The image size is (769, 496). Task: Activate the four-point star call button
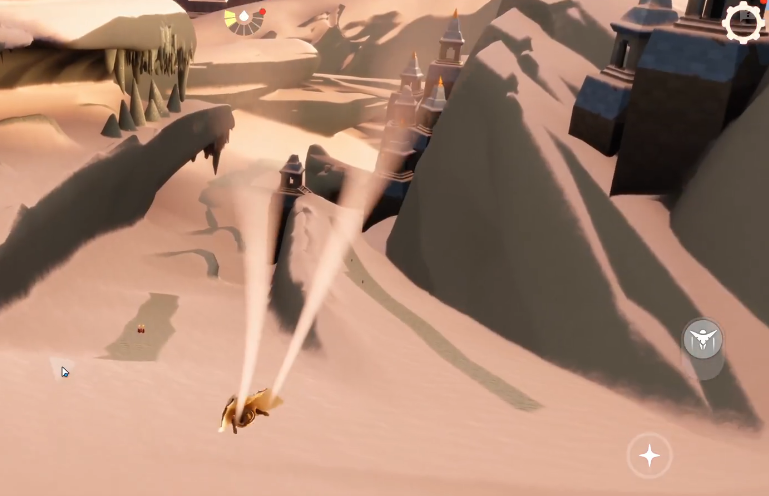pos(649,456)
